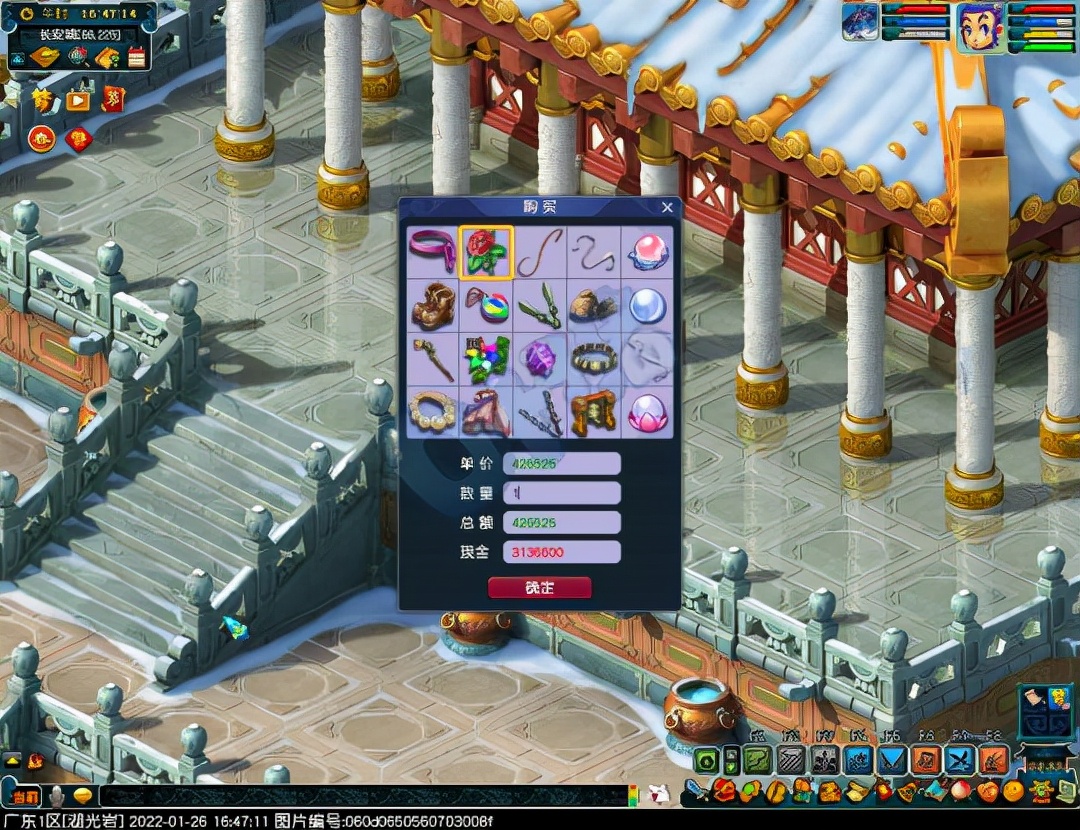Open the calendar icon under the clock
This screenshot has height=830, width=1080.
[137, 57]
